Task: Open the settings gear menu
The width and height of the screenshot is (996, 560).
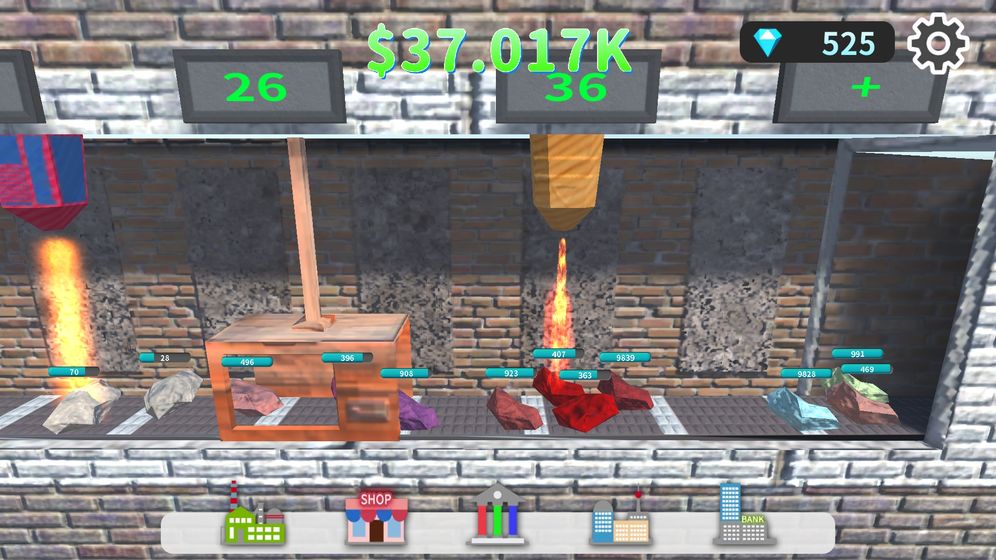Action: tap(937, 43)
